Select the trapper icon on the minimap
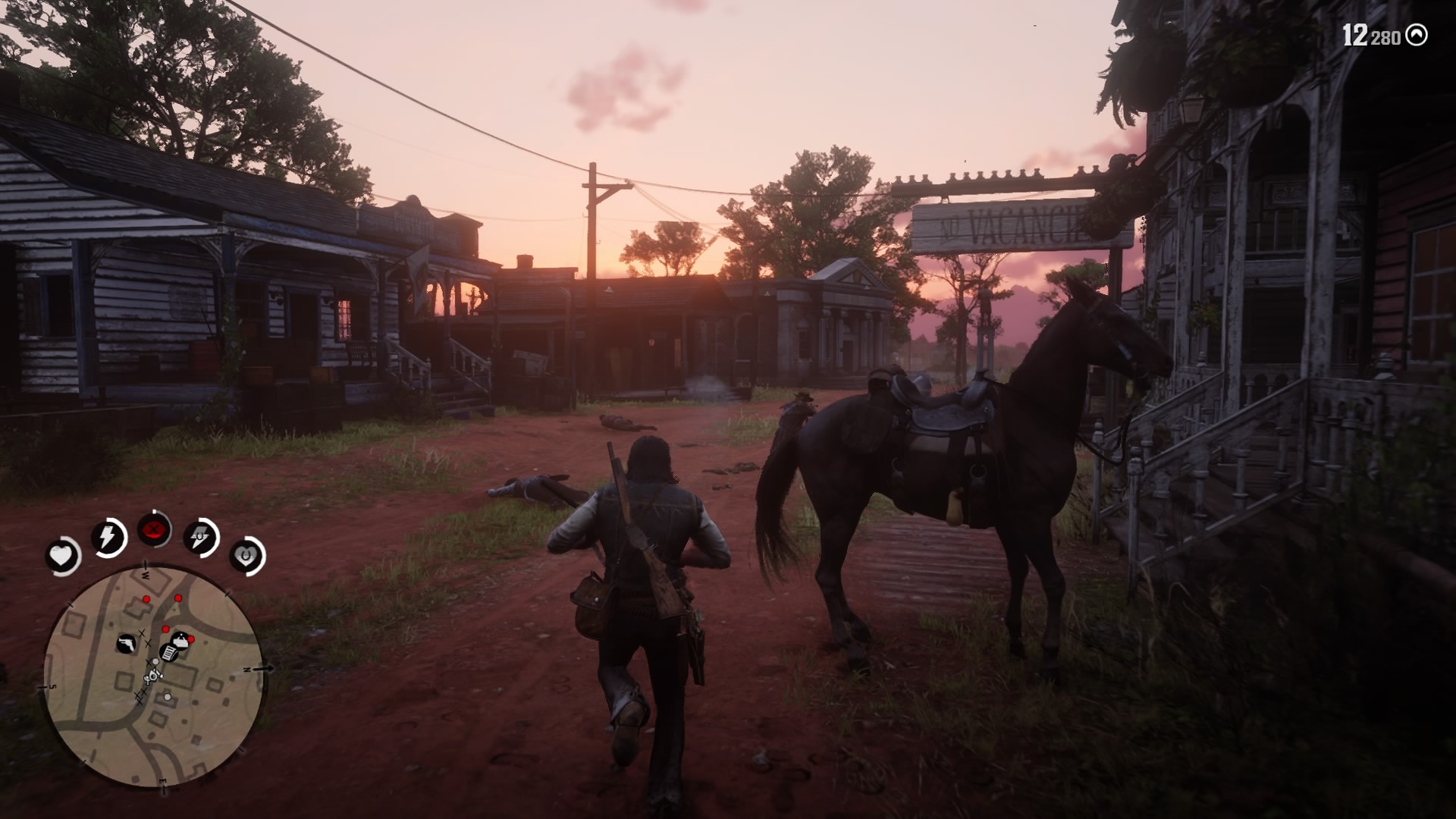Screen dimensions: 1456x819 click(x=180, y=639)
